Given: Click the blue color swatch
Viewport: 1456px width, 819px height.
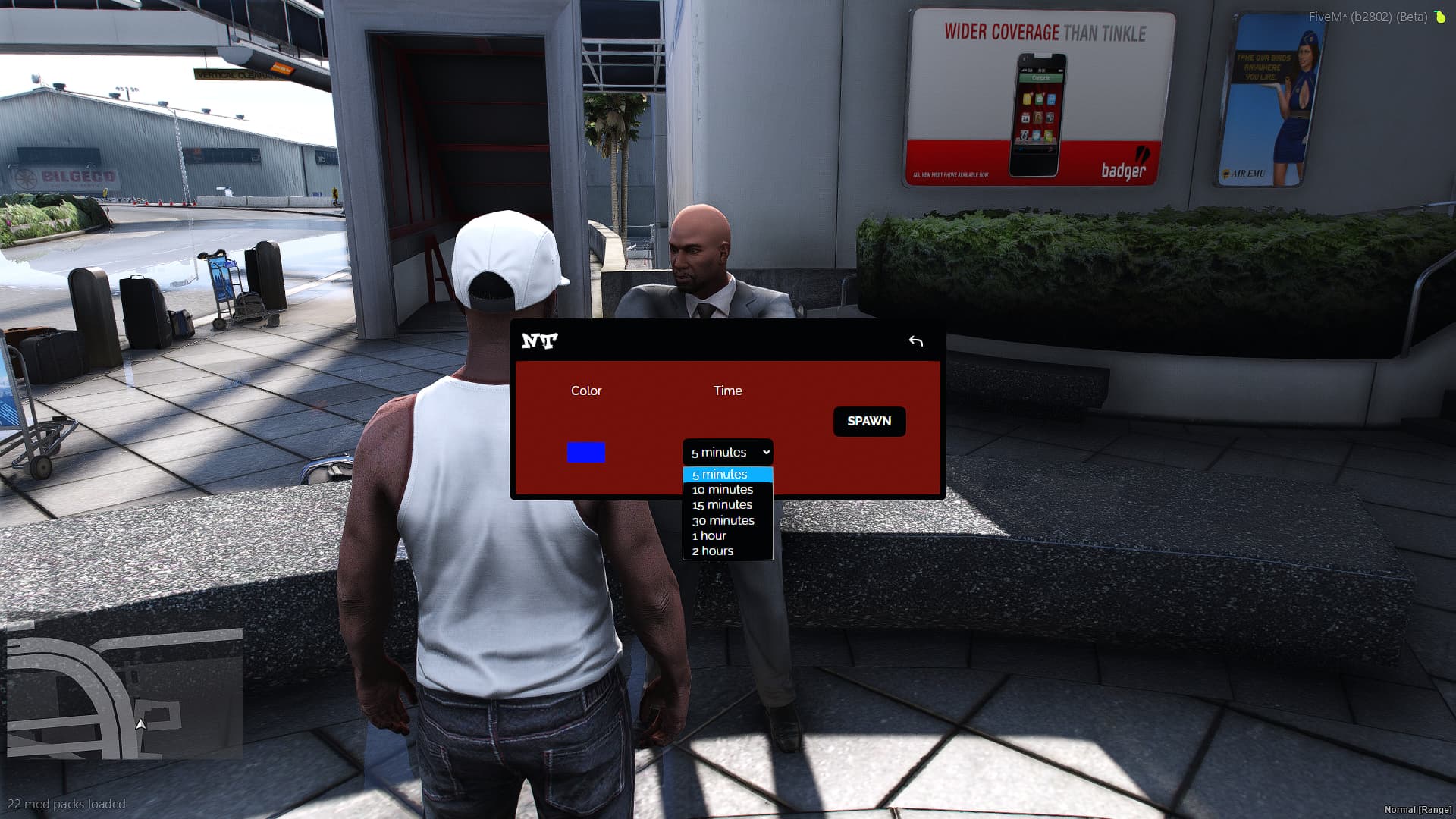Looking at the screenshot, I should 585,452.
